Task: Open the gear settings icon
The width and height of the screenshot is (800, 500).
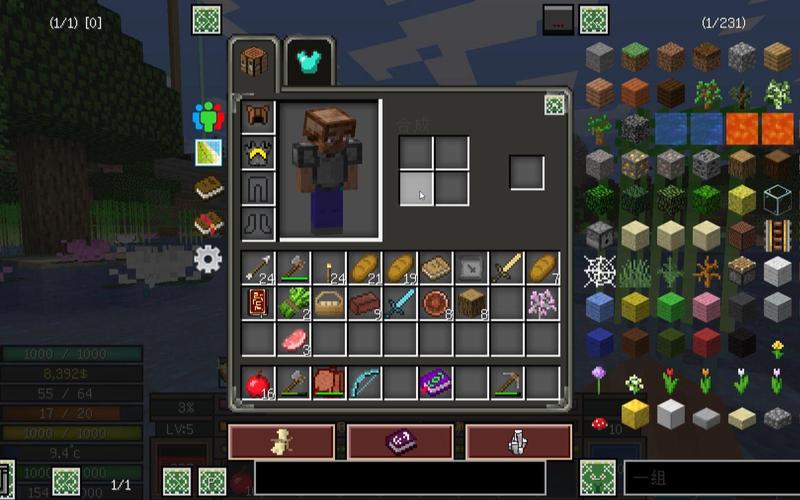Action: coord(208,259)
